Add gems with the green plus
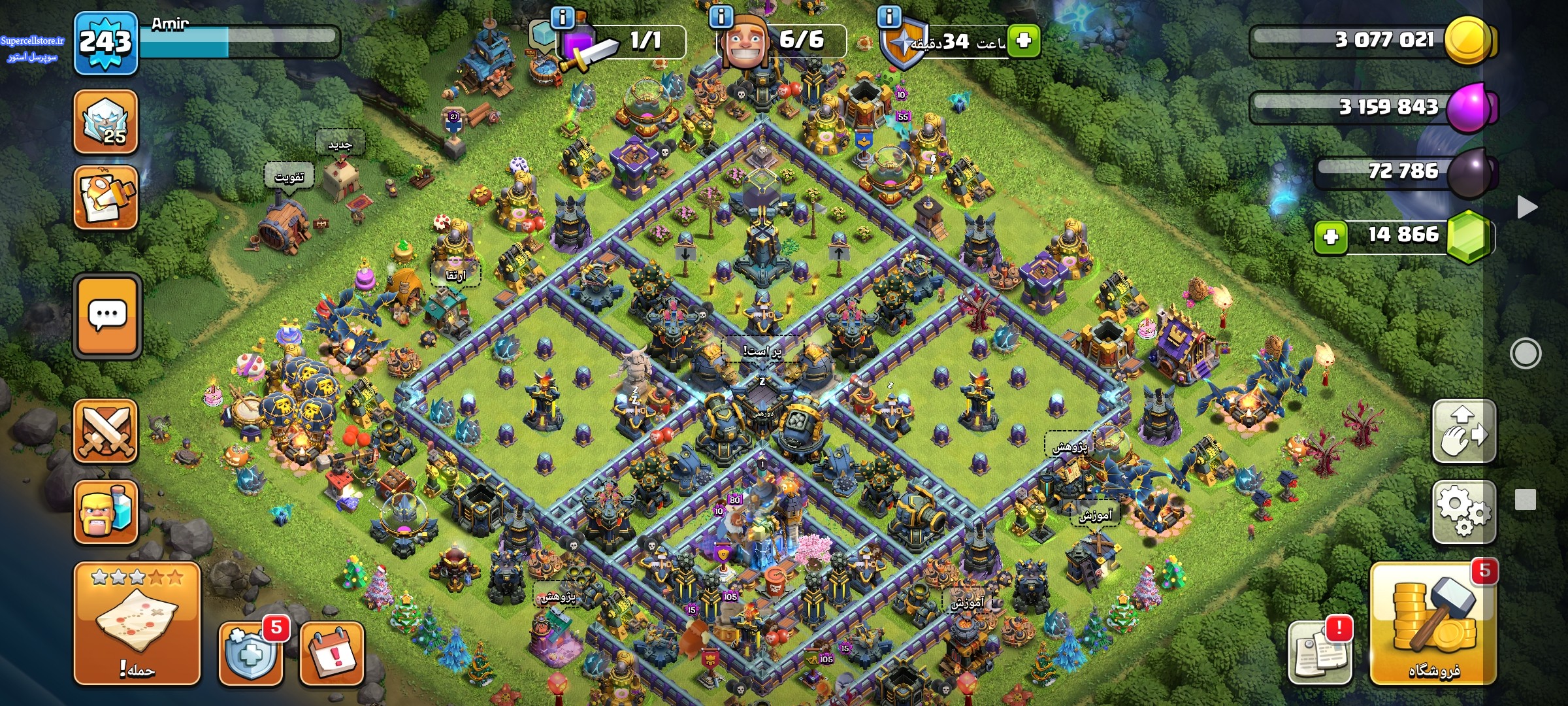Image resolution: width=1568 pixels, height=706 pixels. (1330, 236)
